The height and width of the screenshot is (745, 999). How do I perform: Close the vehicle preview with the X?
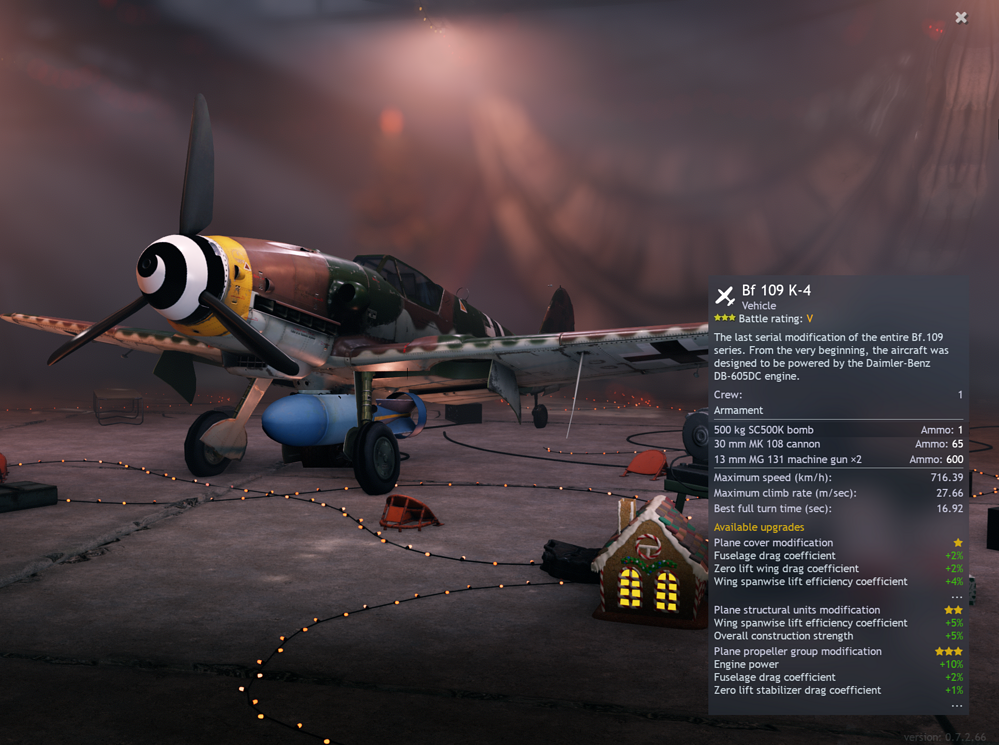point(961,17)
